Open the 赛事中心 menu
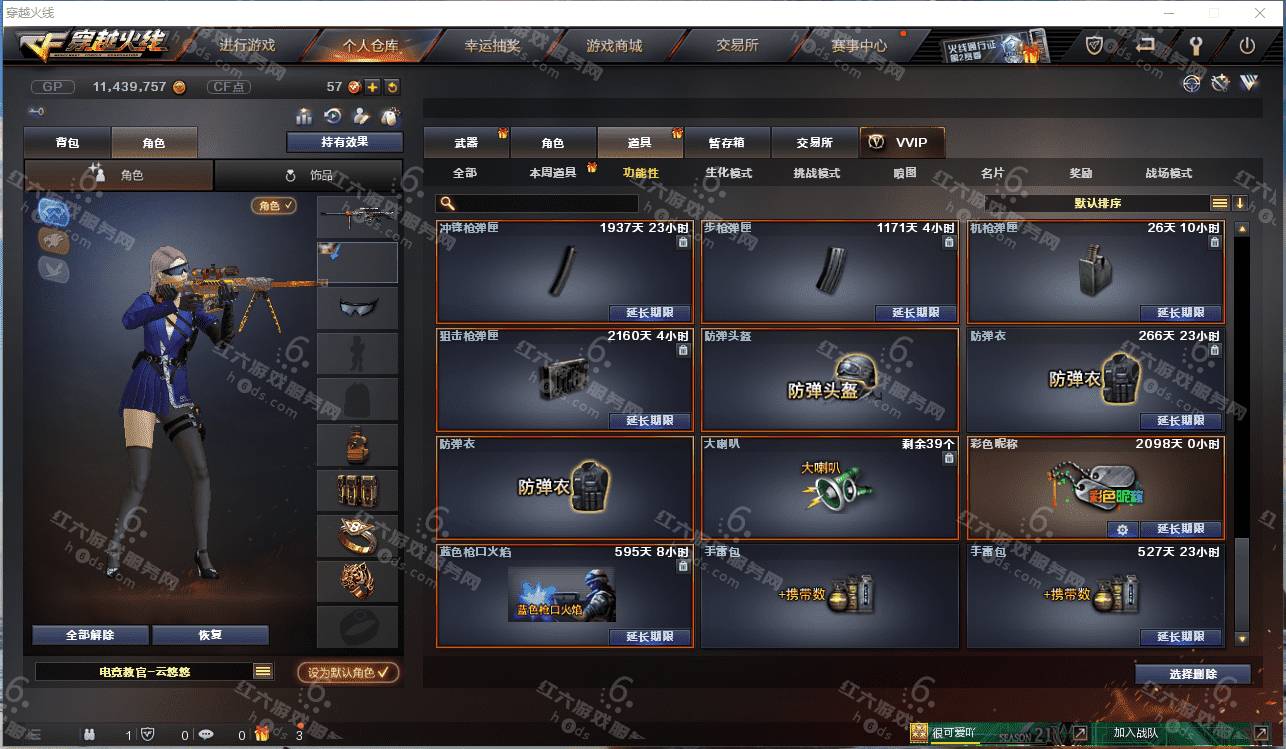 point(858,45)
